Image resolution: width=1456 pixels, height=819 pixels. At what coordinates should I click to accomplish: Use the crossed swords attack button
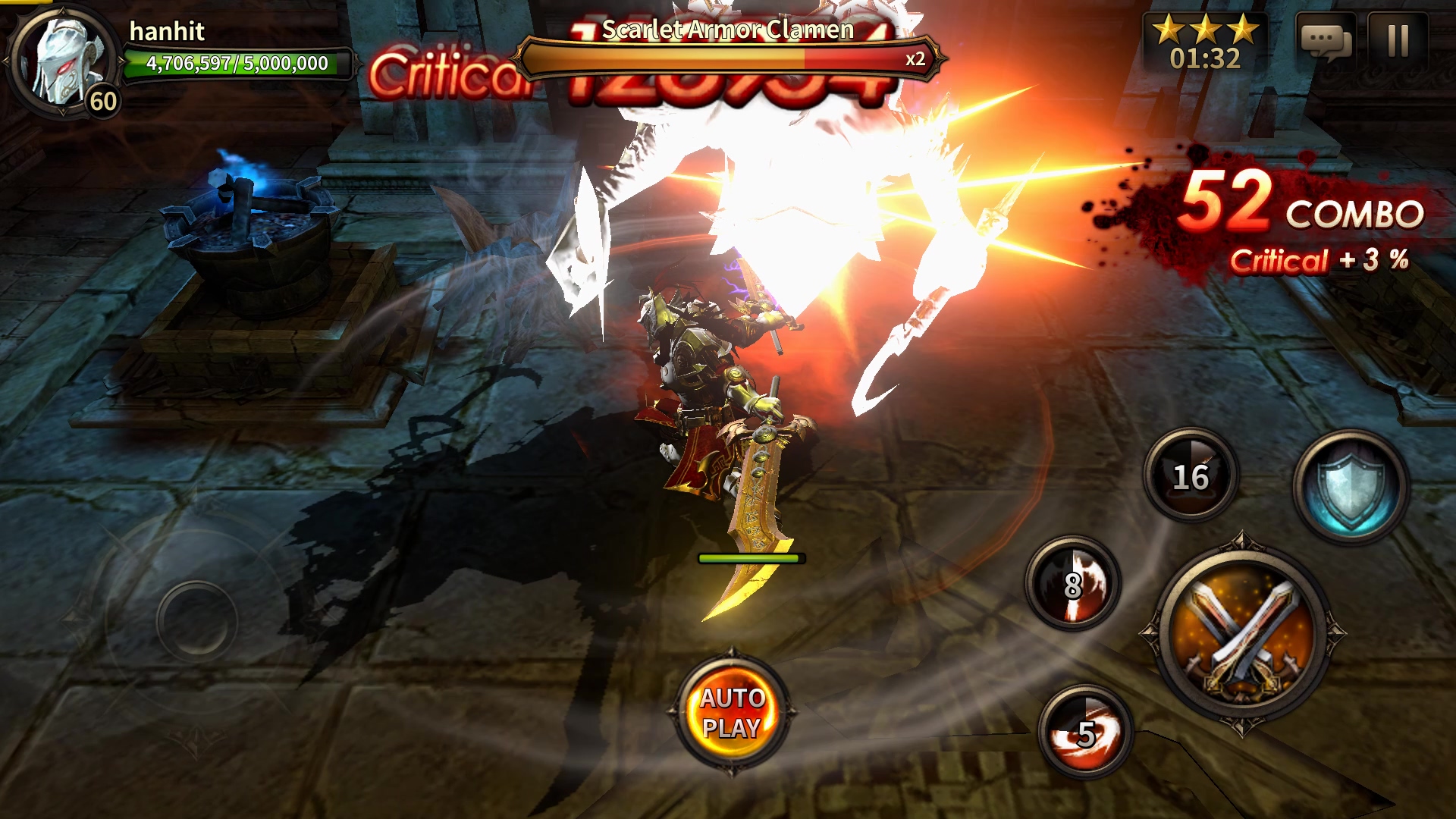(x=1241, y=634)
